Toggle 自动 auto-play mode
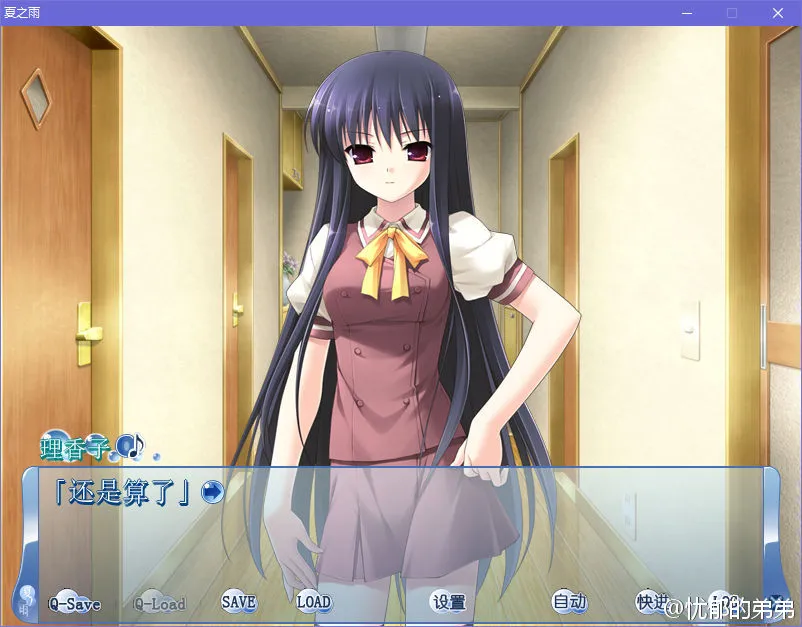The width and height of the screenshot is (802, 627). point(569,602)
